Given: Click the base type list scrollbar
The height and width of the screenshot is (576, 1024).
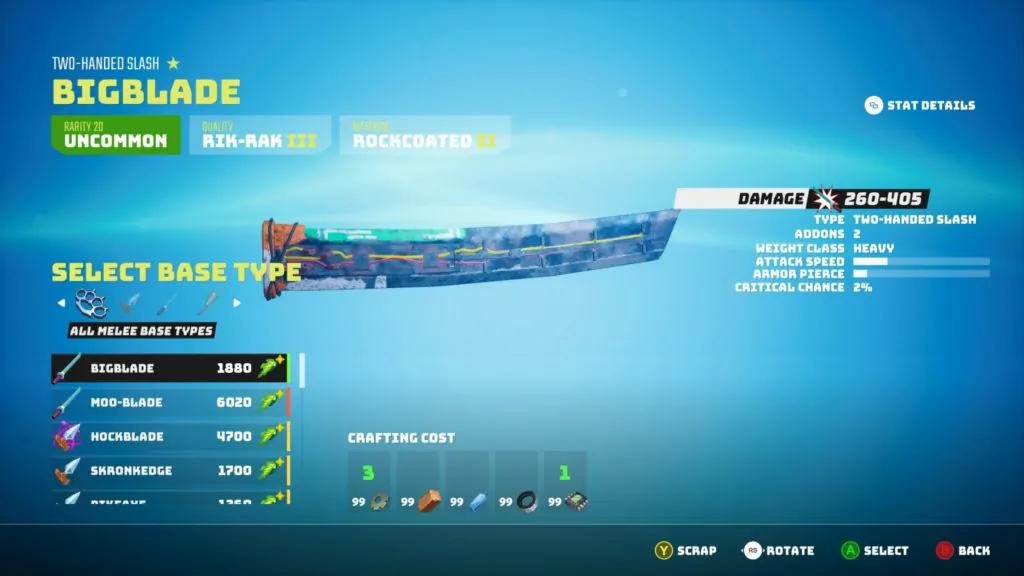Looking at the screenshot, I should 302,368.
